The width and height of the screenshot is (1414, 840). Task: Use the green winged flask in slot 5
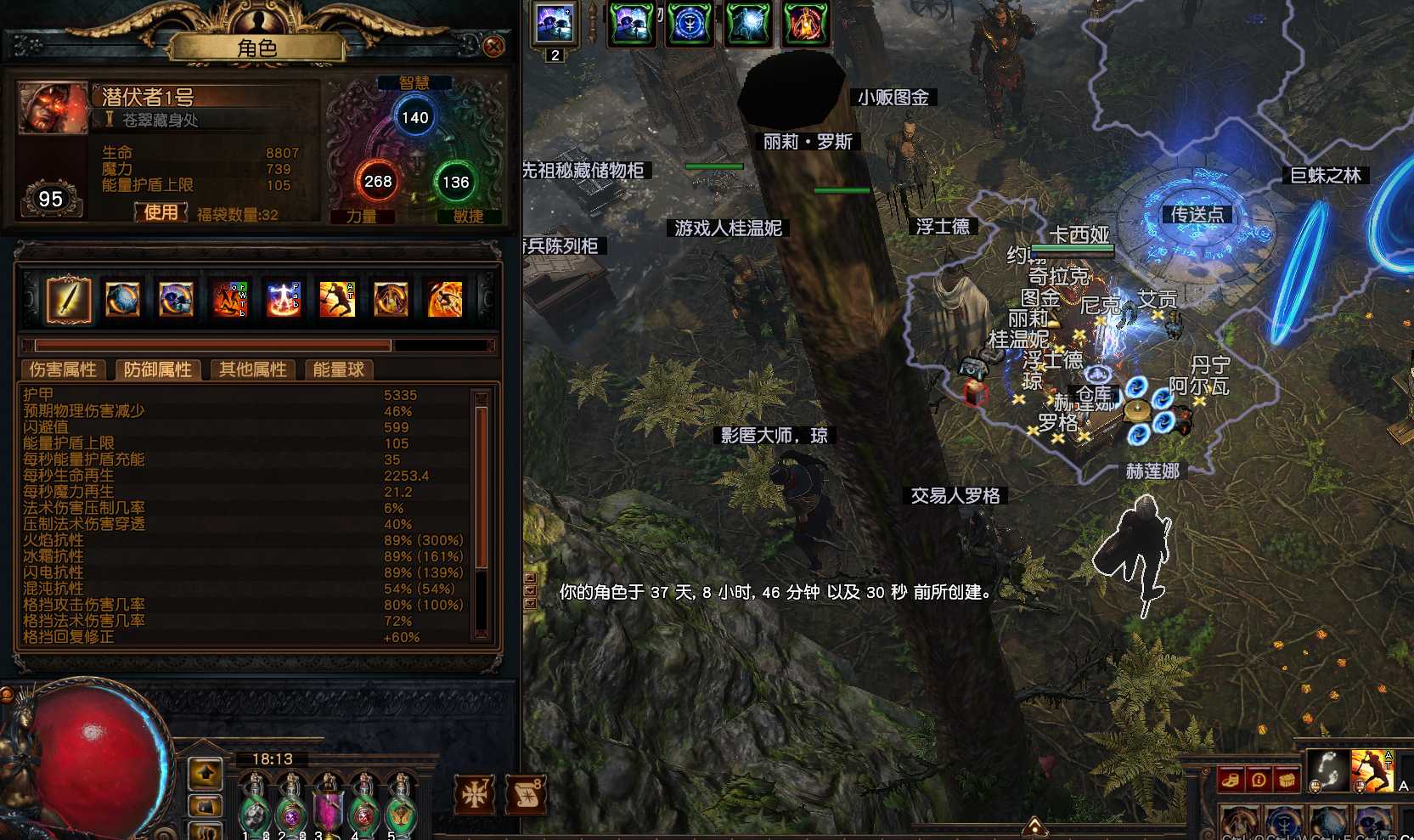click(399, 807)
